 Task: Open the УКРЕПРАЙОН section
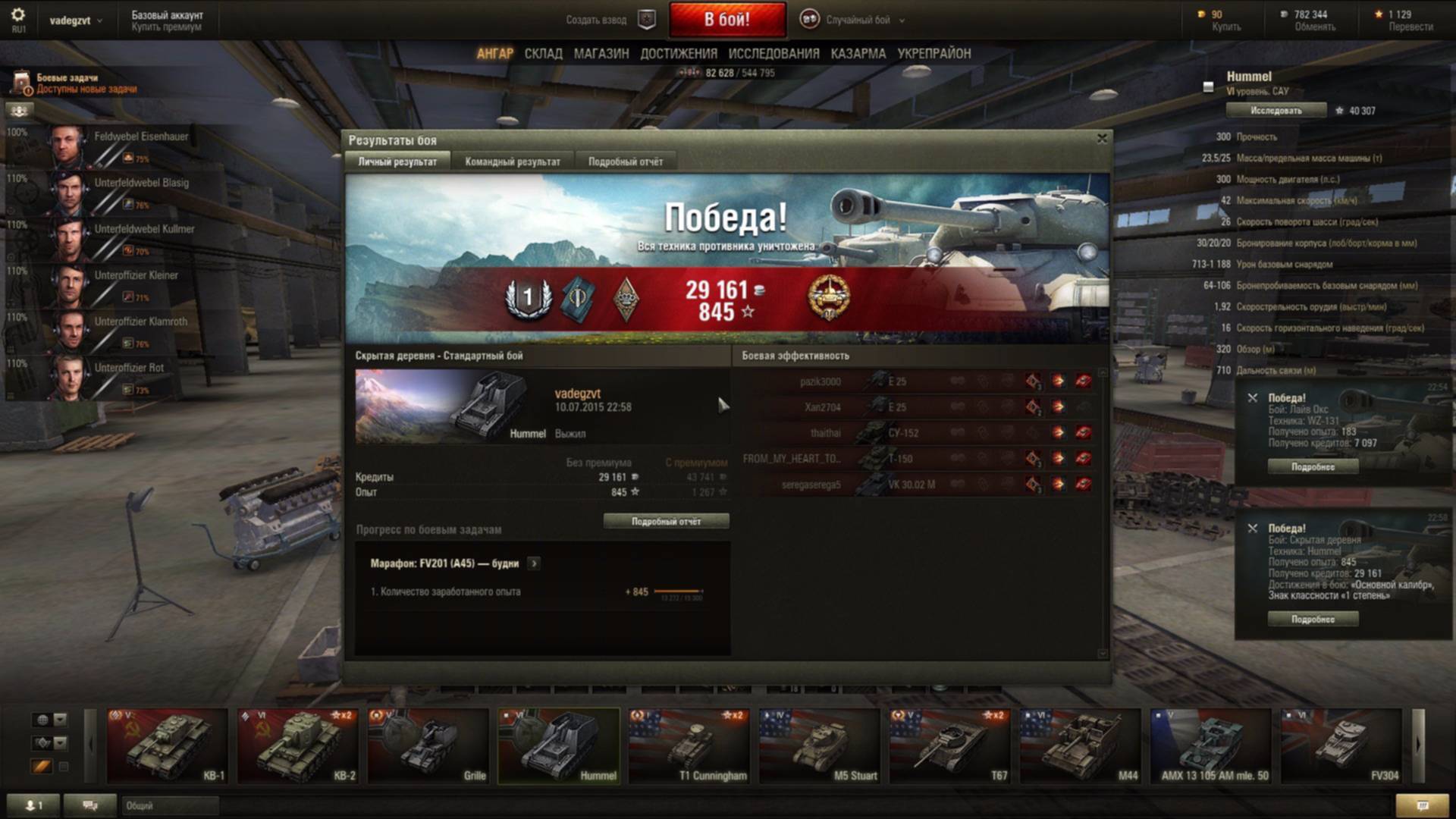click(x=934, y=54)
